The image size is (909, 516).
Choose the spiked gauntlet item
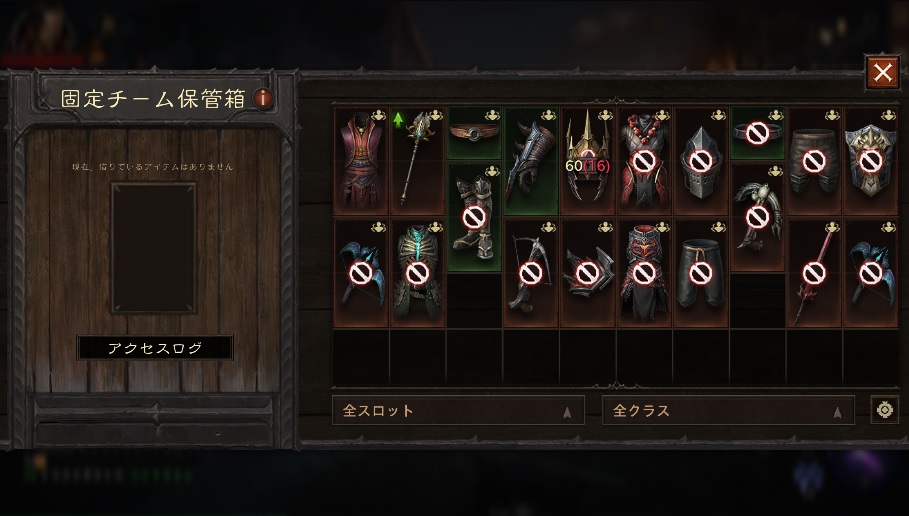[530, 160]
